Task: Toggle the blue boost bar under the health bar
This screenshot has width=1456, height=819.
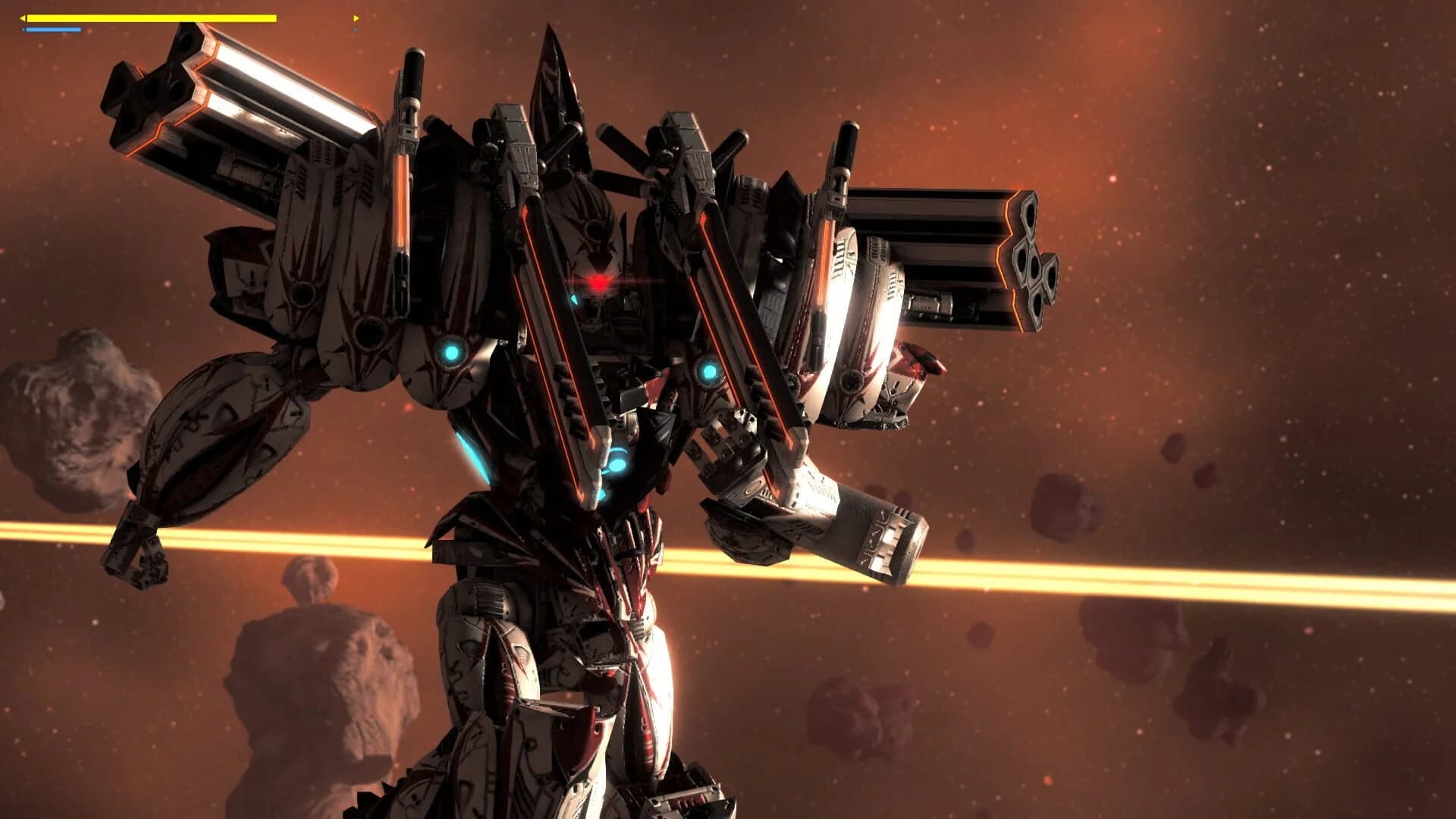Action: (53, 29)
